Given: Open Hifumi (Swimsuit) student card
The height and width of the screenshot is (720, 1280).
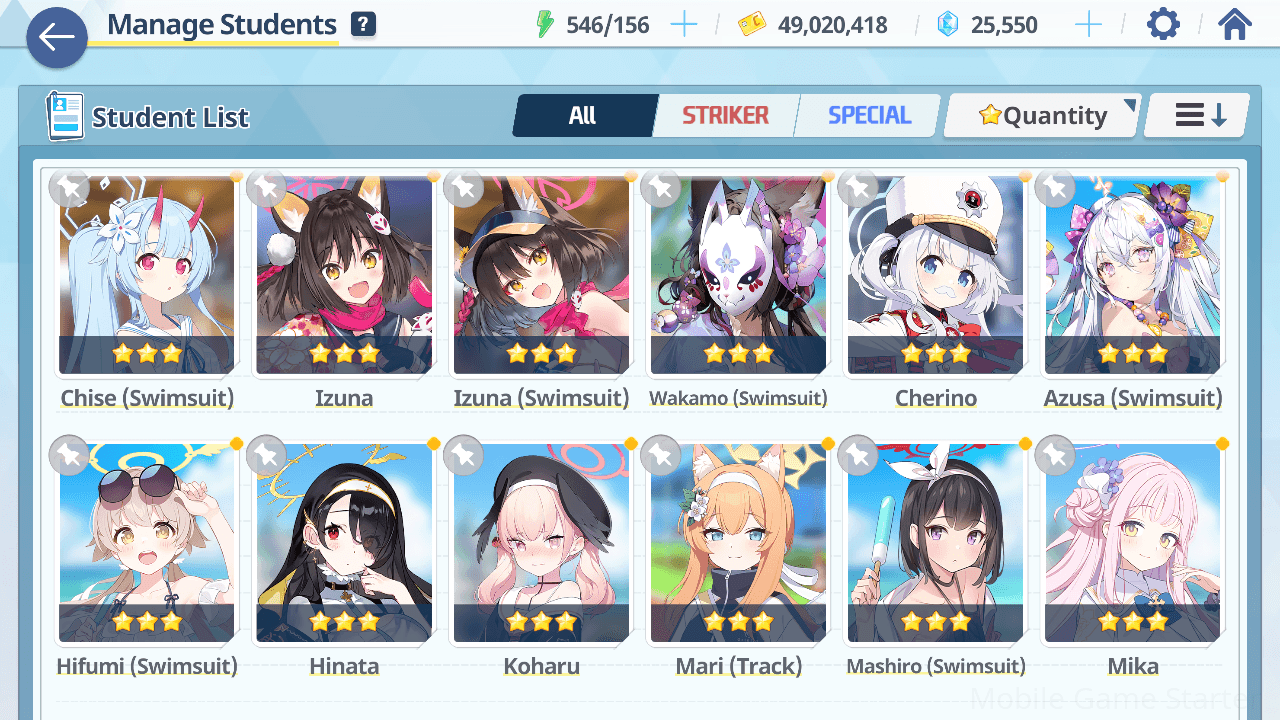Looking at the screenshot, I should [147, 543].
